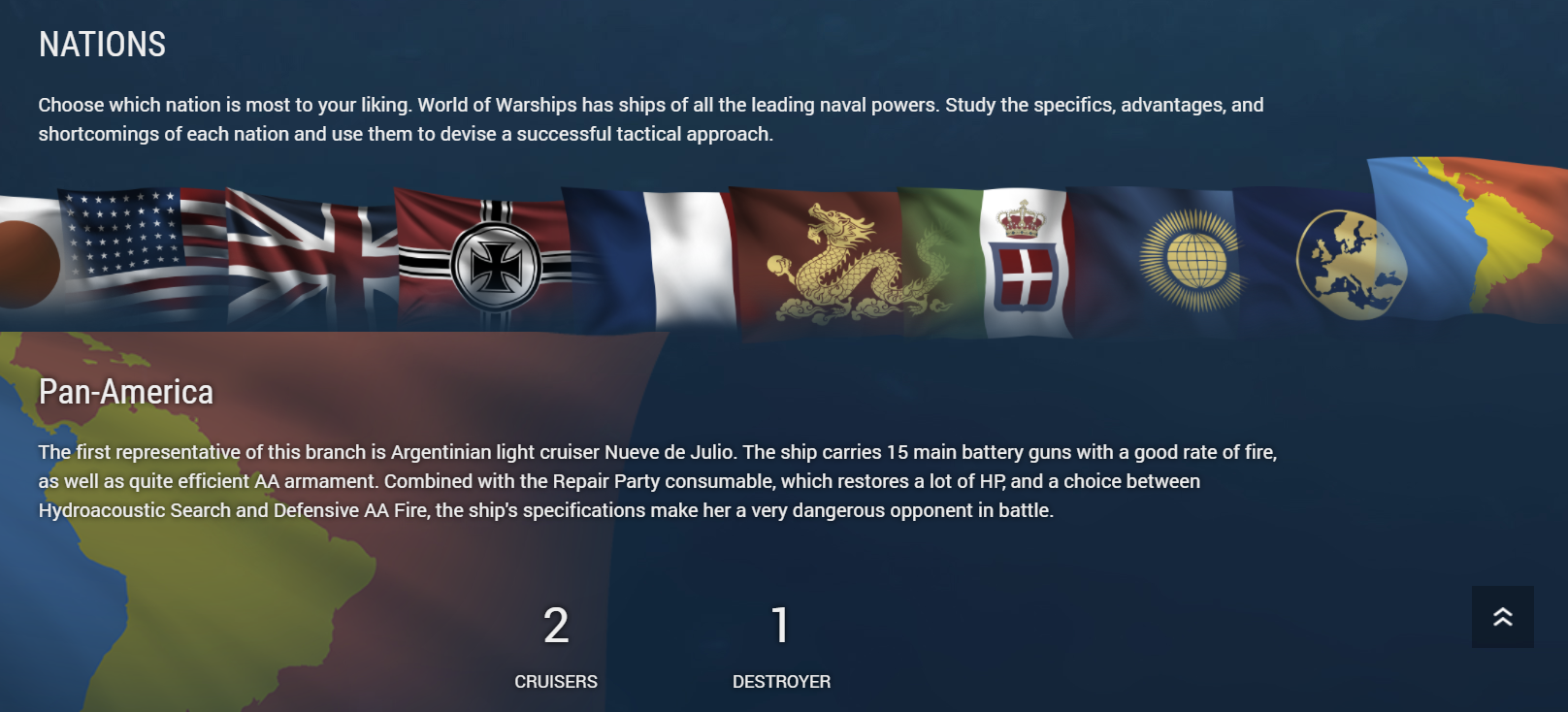Screen dimensions: 1568x712
Task: Choose the U.S.A. stars and stripes flag
Action: [x=141, y=254]
